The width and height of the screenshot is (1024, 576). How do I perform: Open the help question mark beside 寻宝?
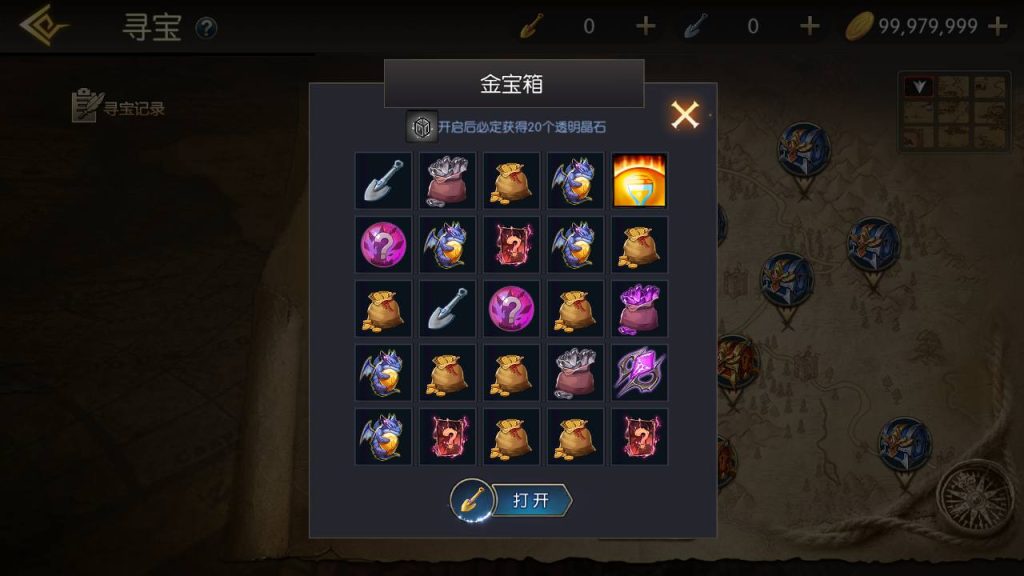click(206, 28)
